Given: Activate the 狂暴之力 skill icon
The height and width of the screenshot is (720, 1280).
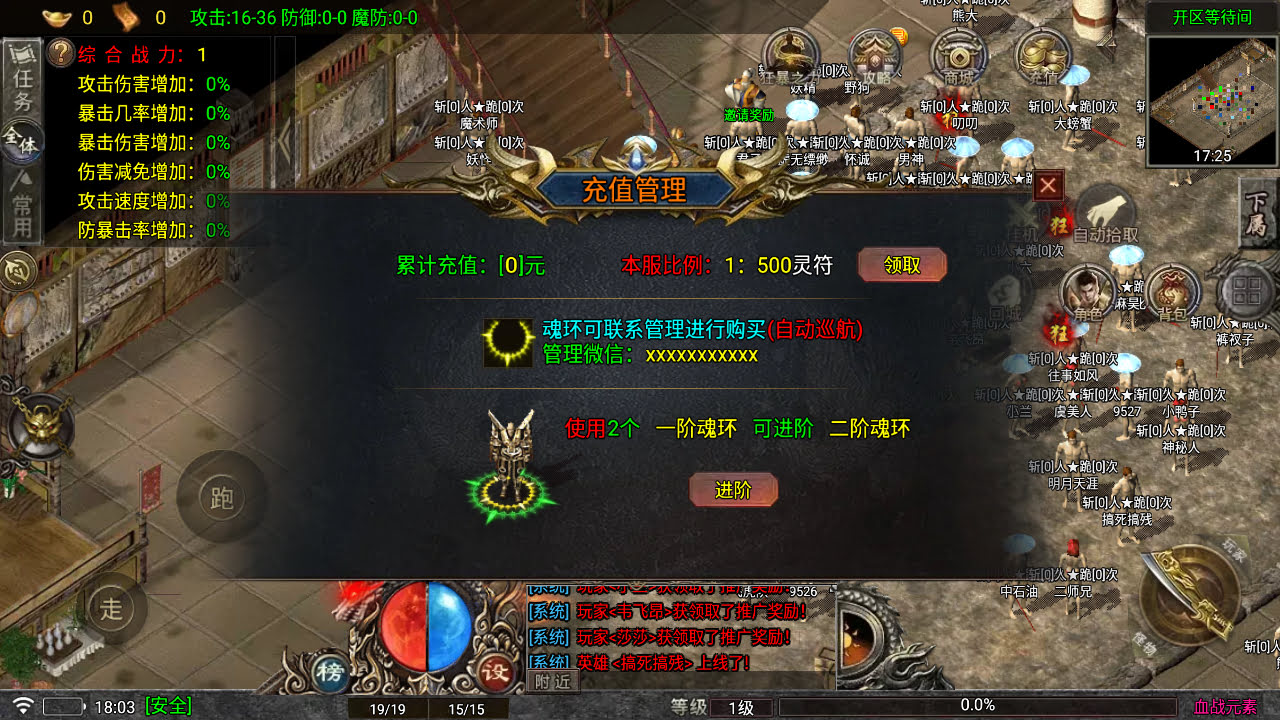Looking at the screenshot, I should pyautogui.click(x=789, y=57).
